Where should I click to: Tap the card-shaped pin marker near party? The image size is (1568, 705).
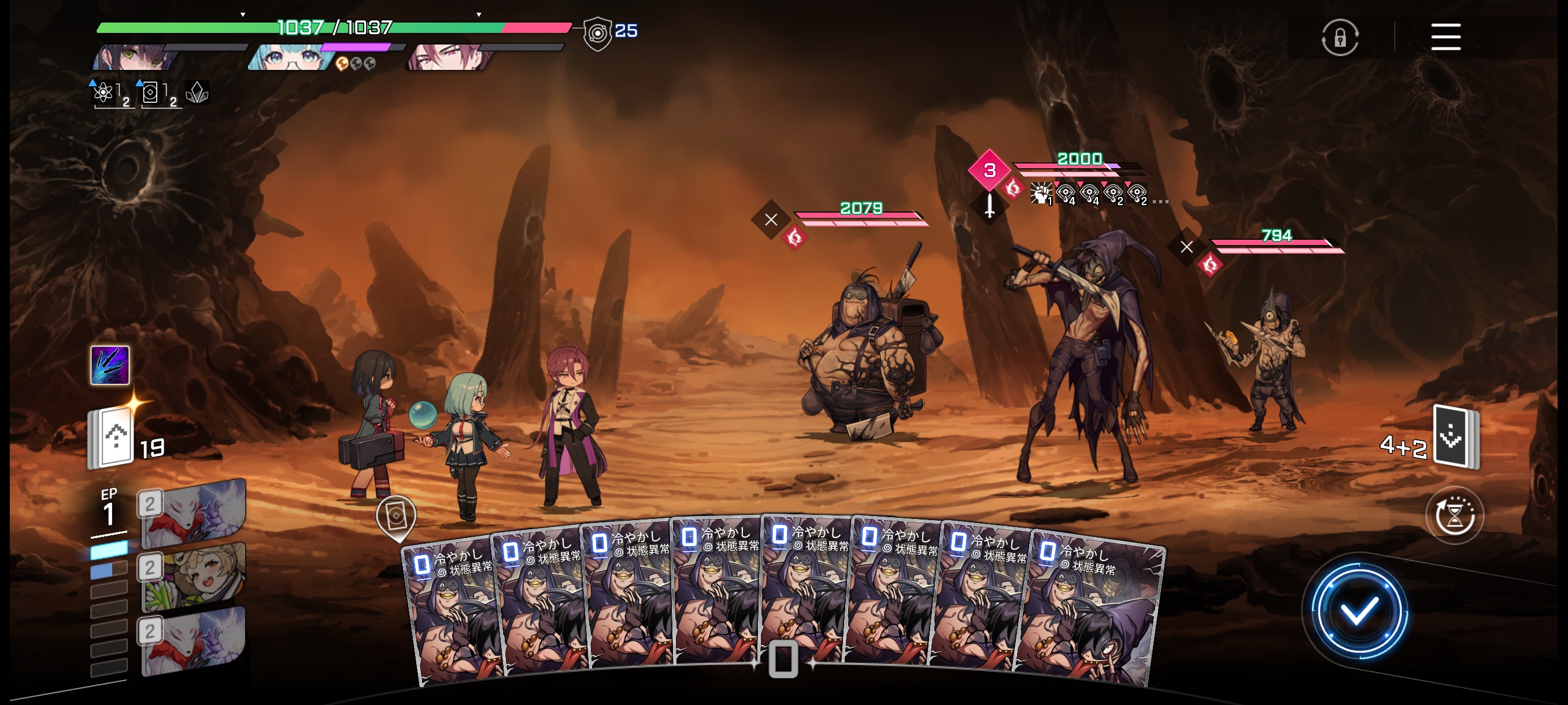396,517
